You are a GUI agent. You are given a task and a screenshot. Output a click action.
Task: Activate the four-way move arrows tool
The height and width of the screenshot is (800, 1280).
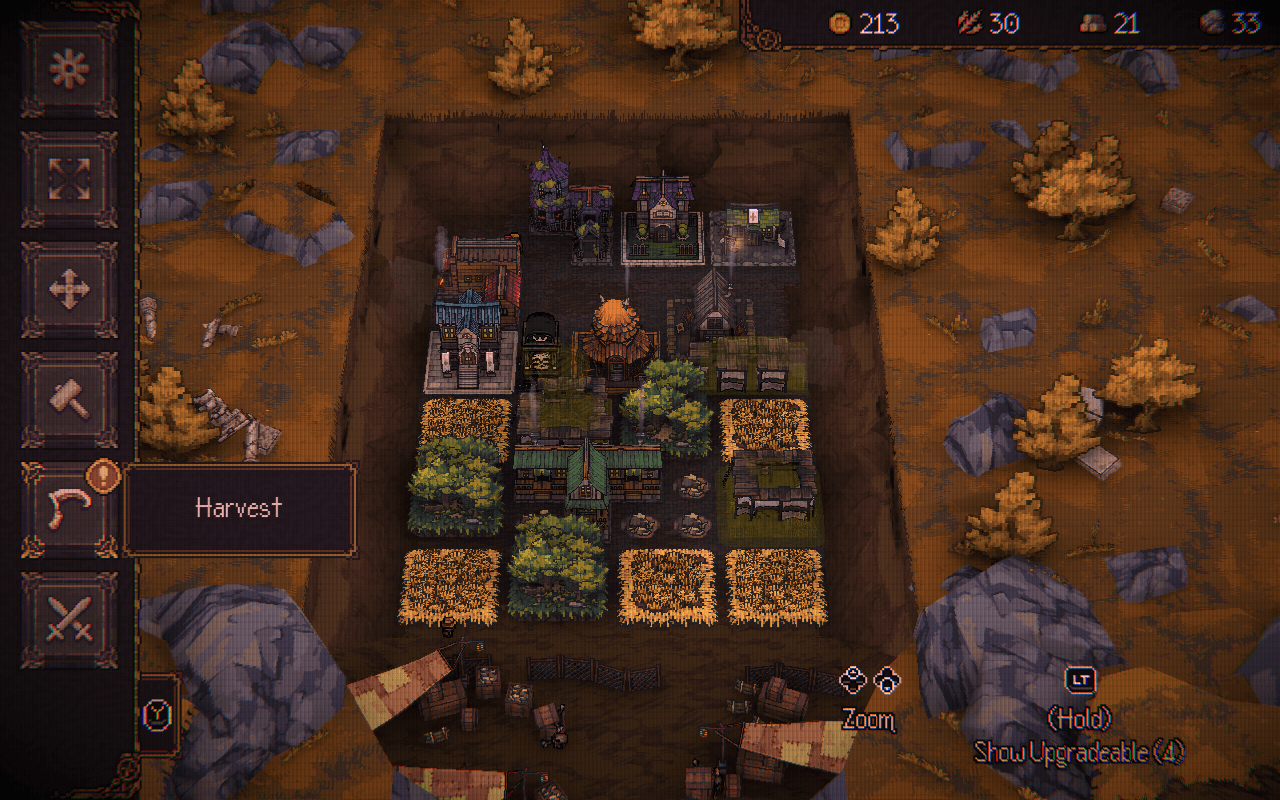pyautogui.click(x=69, y=289)
